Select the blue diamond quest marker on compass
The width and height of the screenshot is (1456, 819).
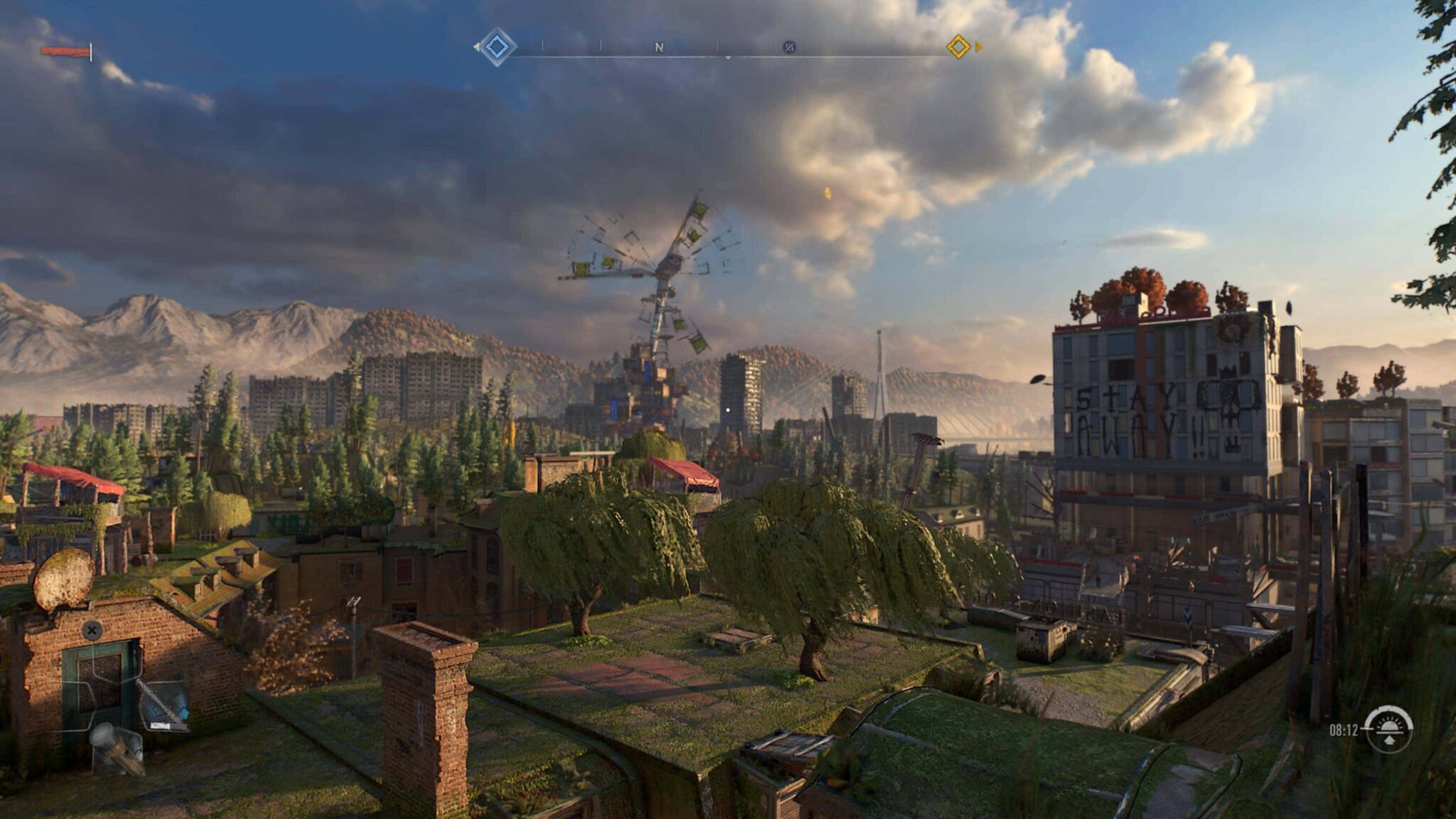coord(496,47)
